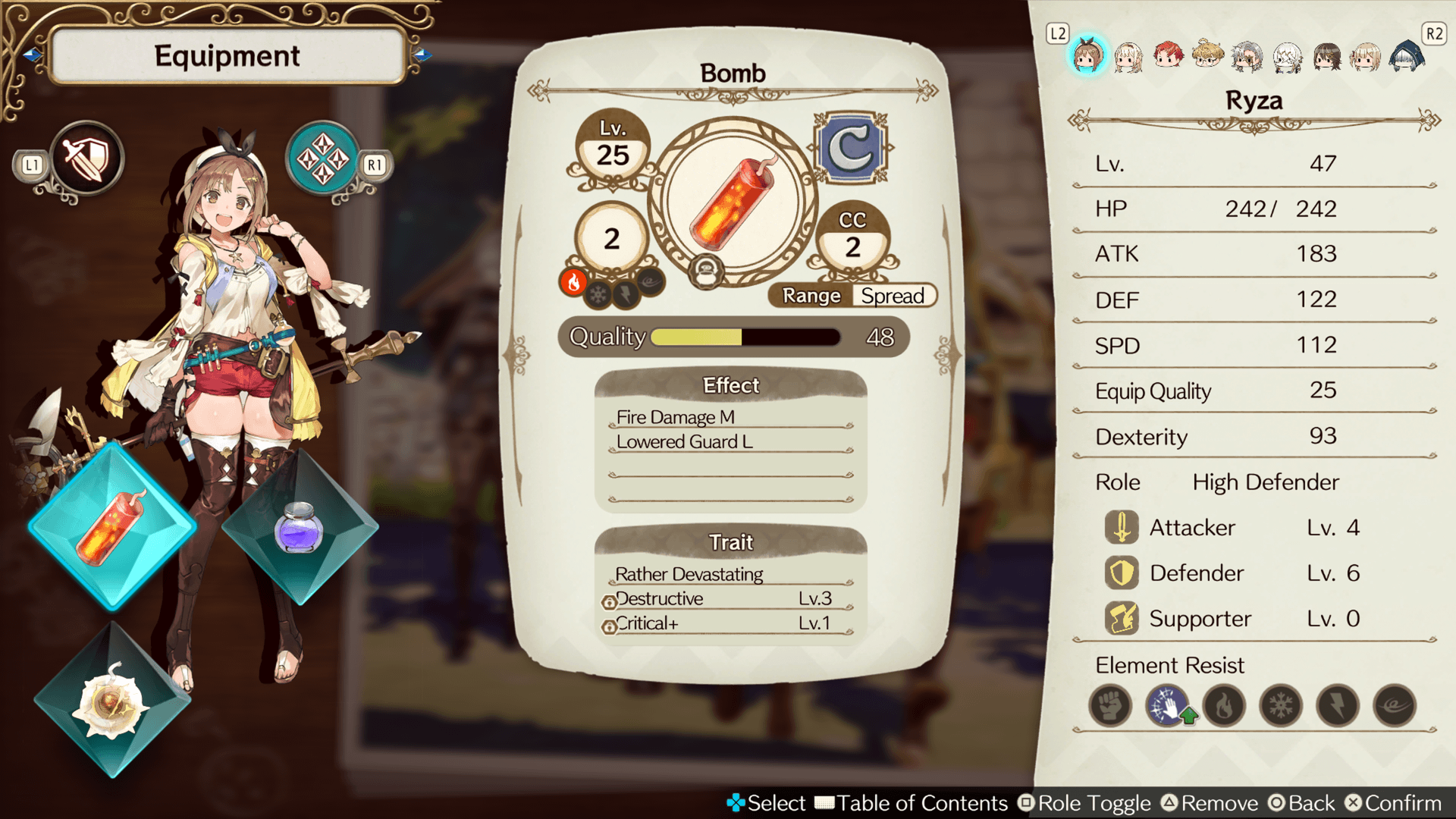The height and width of the screenshot is (819, 1456).
Task: Click the red fire element icon under Bomb
Action: click(574, 282)
